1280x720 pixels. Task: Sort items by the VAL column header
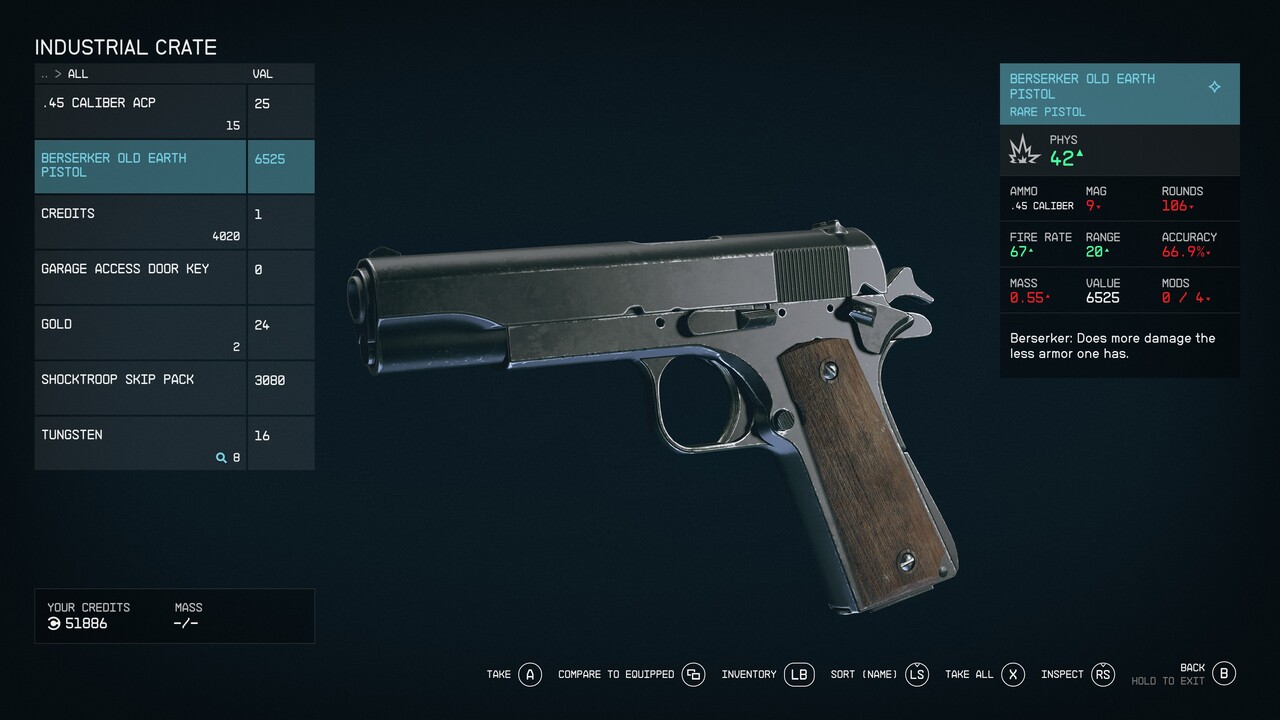(x=264, y=74)
